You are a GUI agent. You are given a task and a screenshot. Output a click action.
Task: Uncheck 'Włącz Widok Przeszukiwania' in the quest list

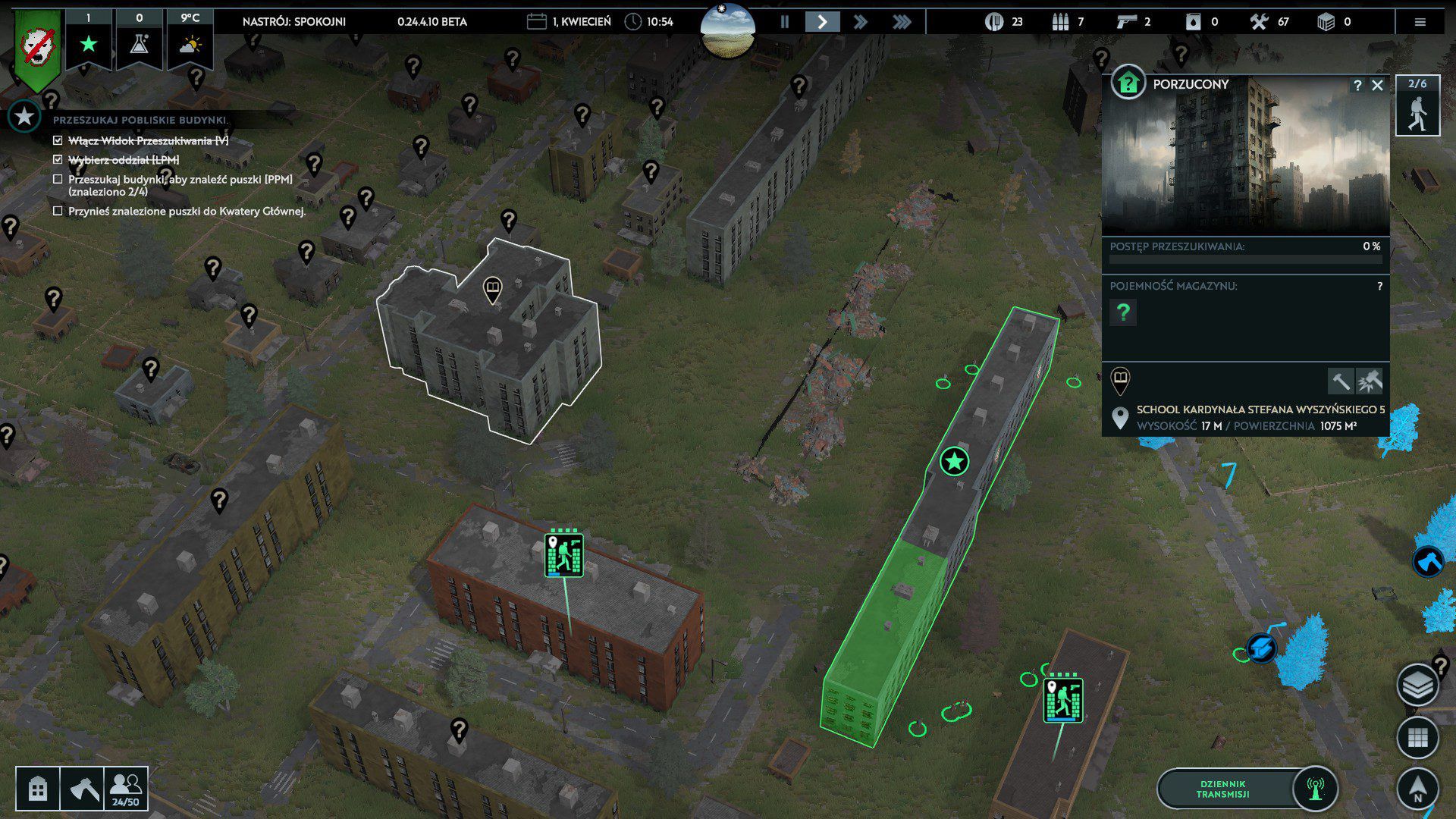[x=57, y=140]
